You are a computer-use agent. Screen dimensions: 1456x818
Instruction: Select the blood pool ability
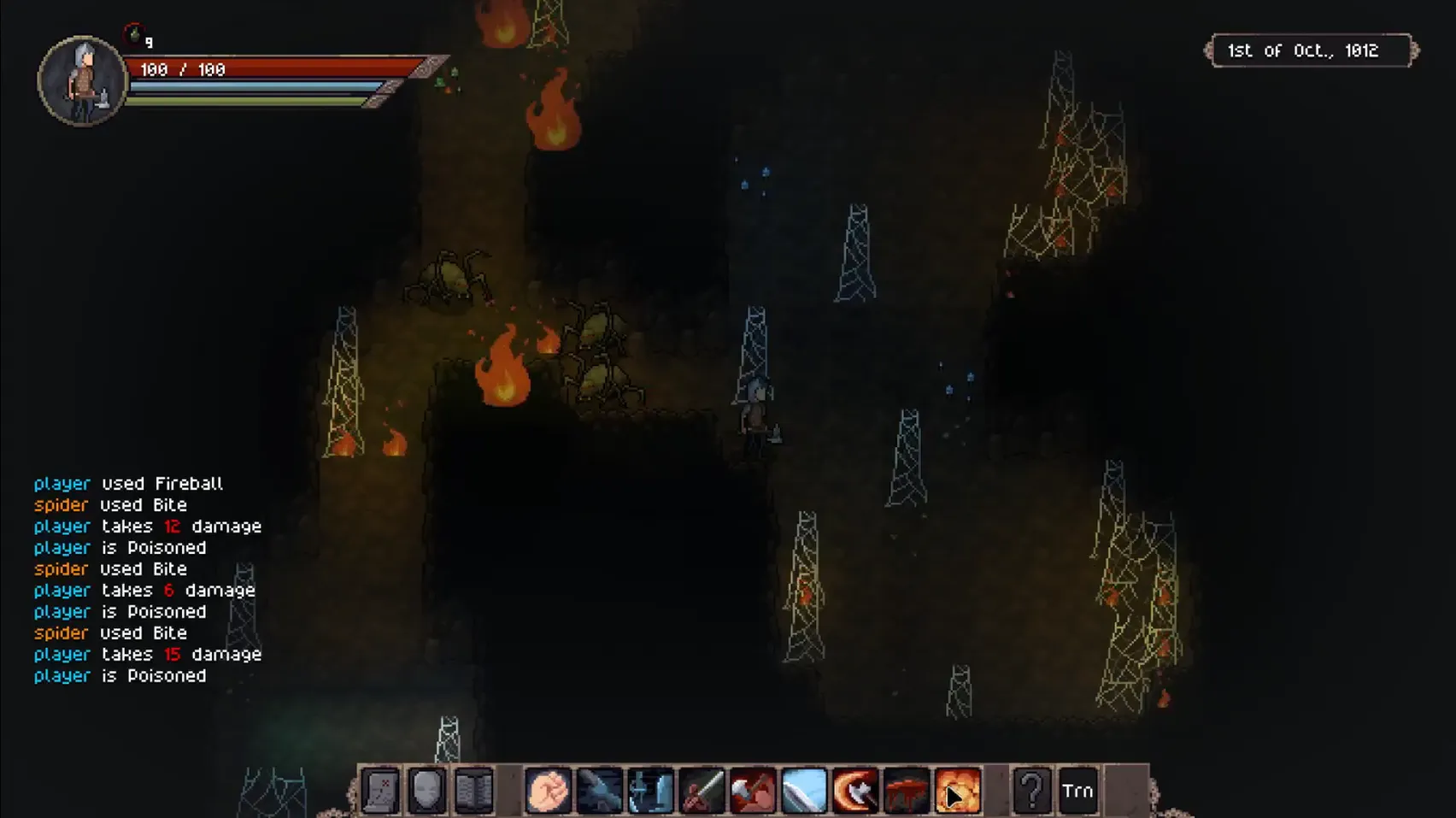(x=906, y=791)
